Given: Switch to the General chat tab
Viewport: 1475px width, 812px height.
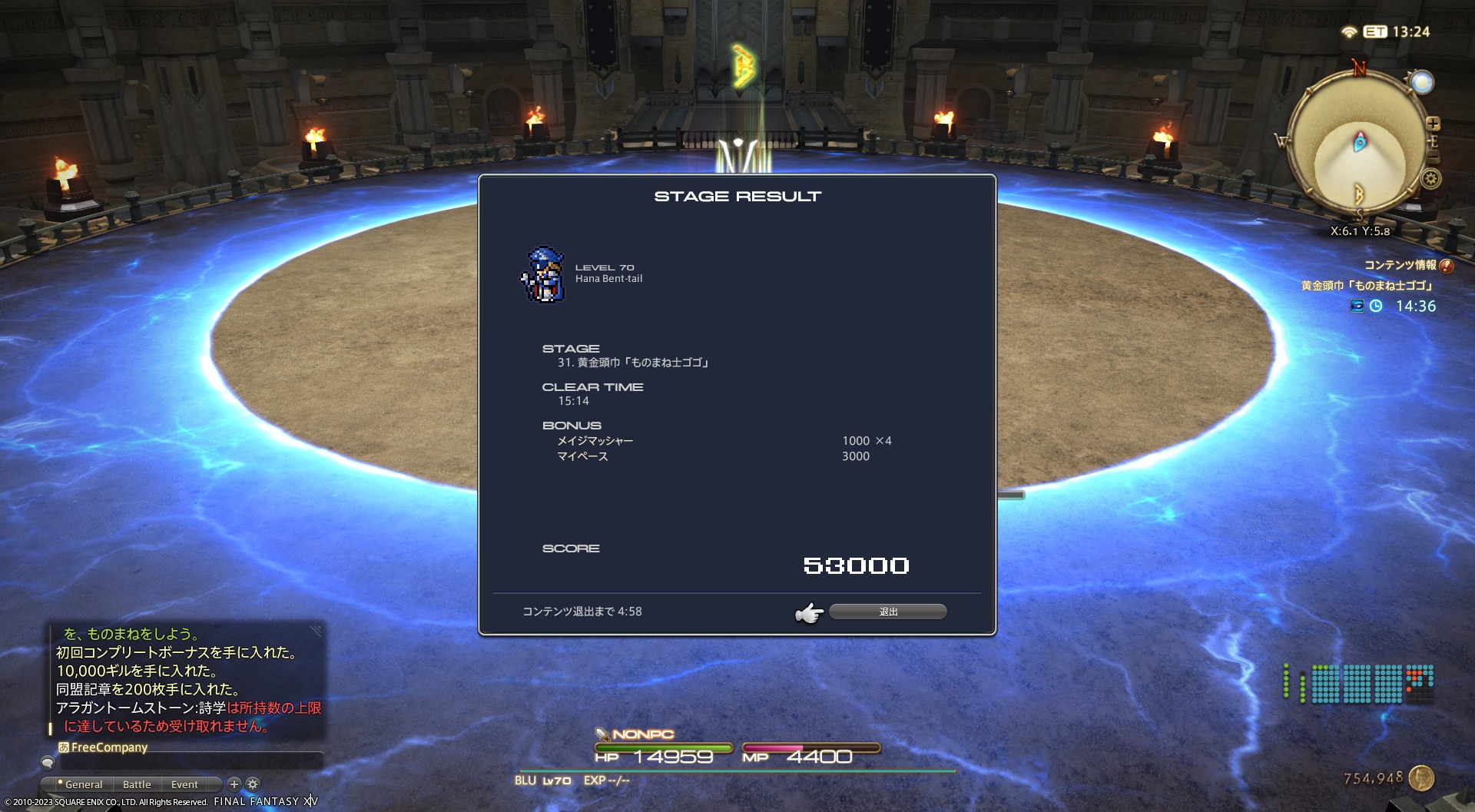Looking at the screenshot, I should 83,784.
